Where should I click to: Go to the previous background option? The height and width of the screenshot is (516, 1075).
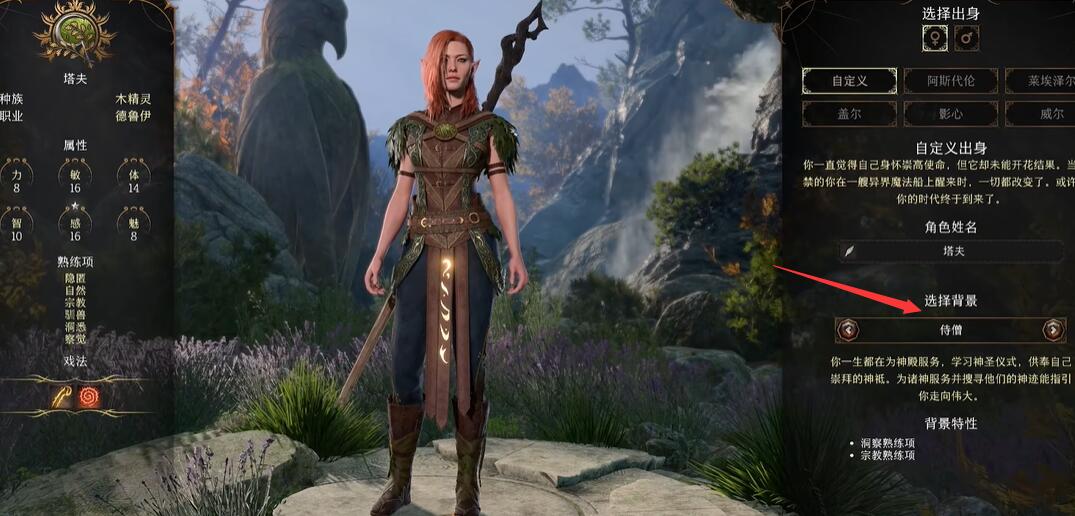pos(849,329)
